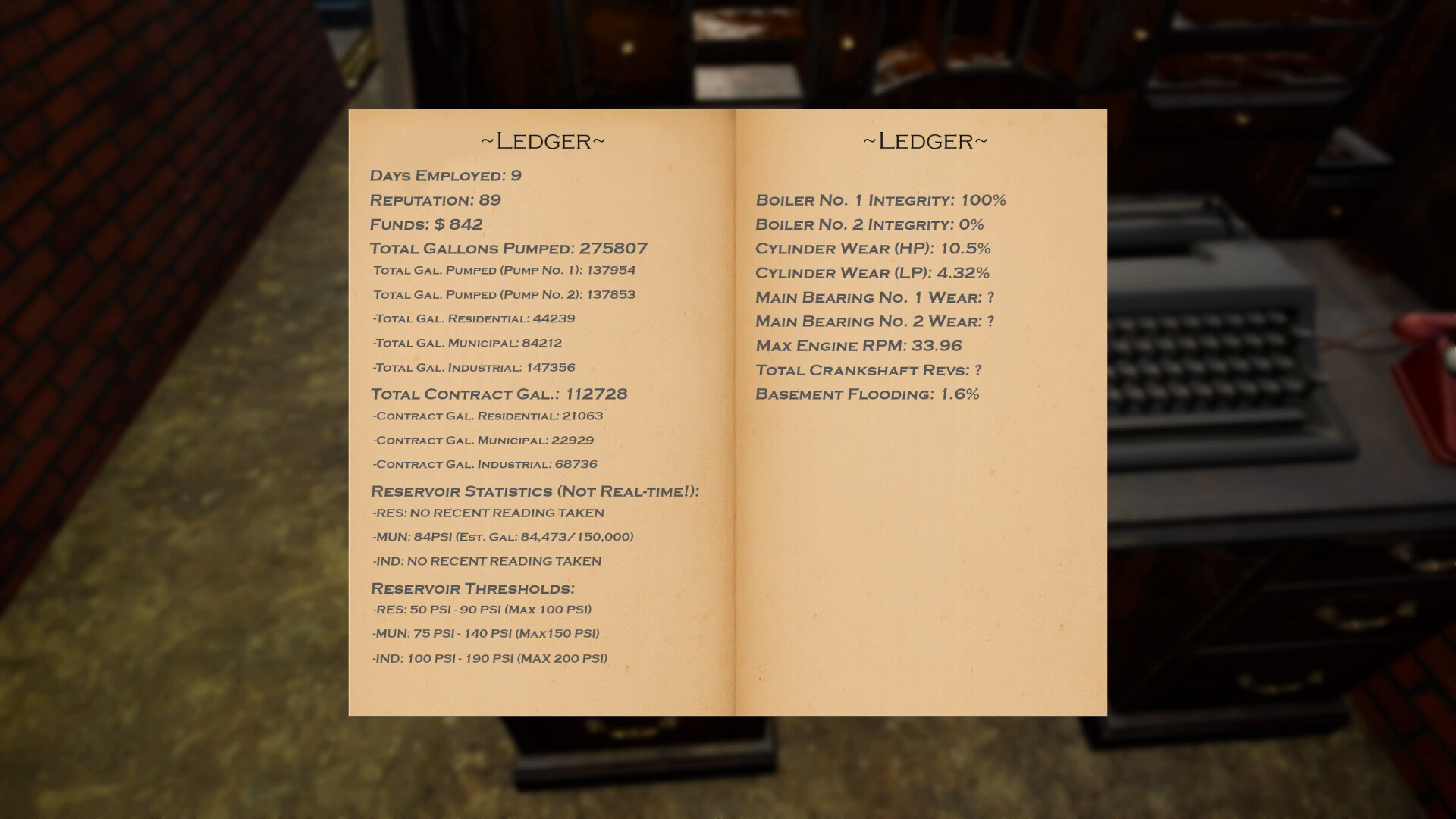Click the left page Ledger title
The image size is (1456, 819).
point(543,140)
